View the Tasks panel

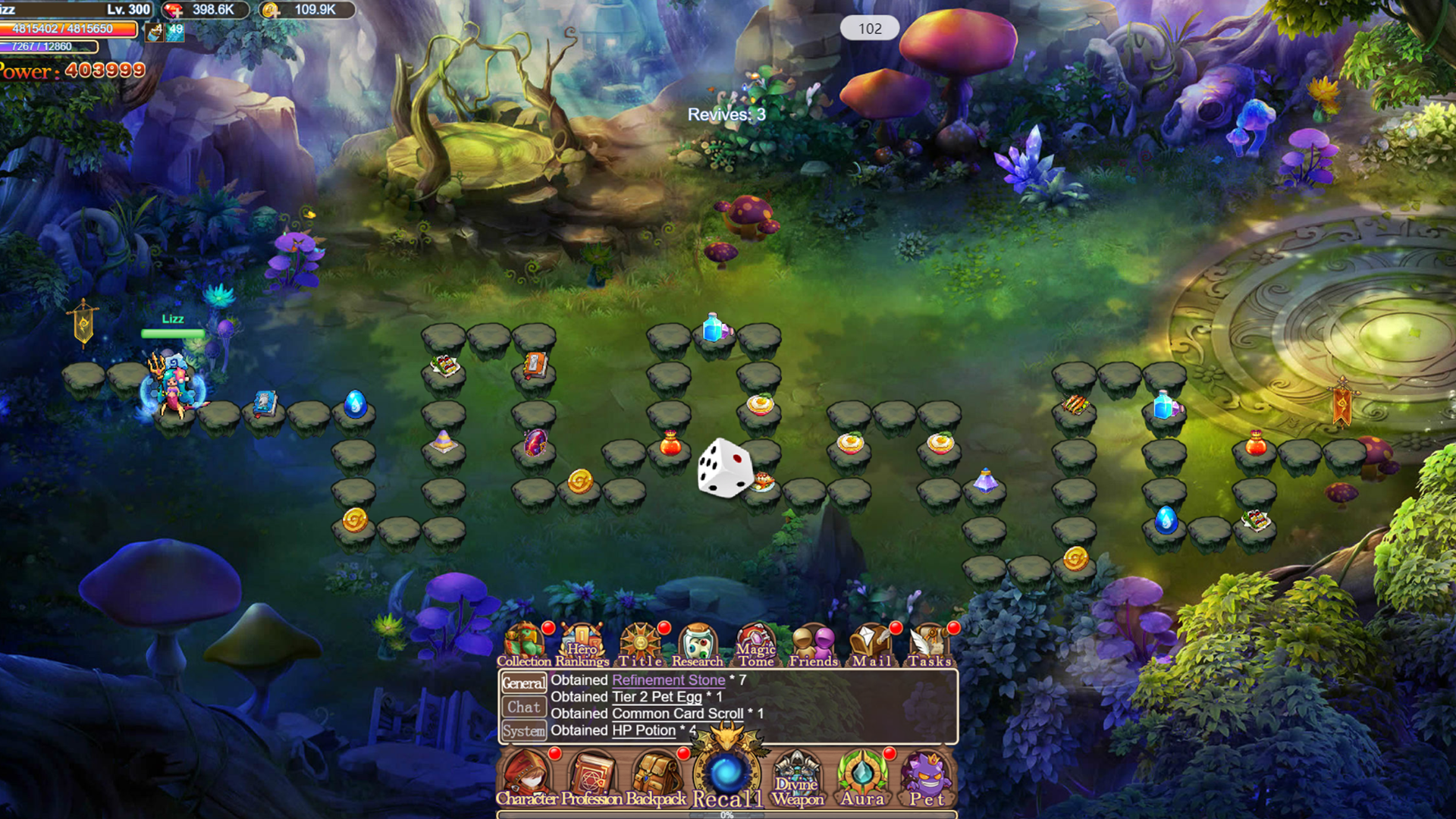point(929,643)
